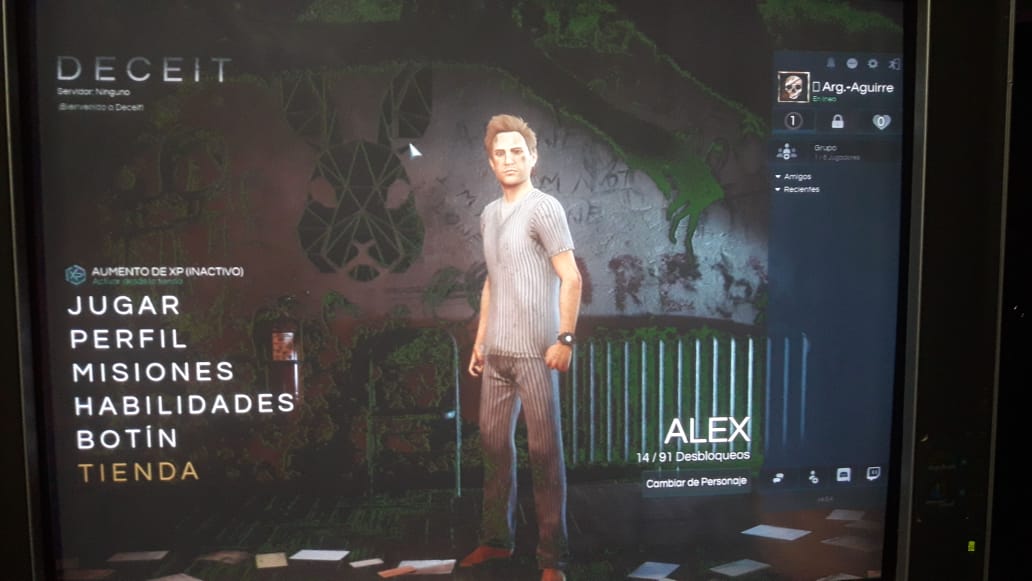Expand the Recientes players list
1032x581 pixels.
(800, 189)
